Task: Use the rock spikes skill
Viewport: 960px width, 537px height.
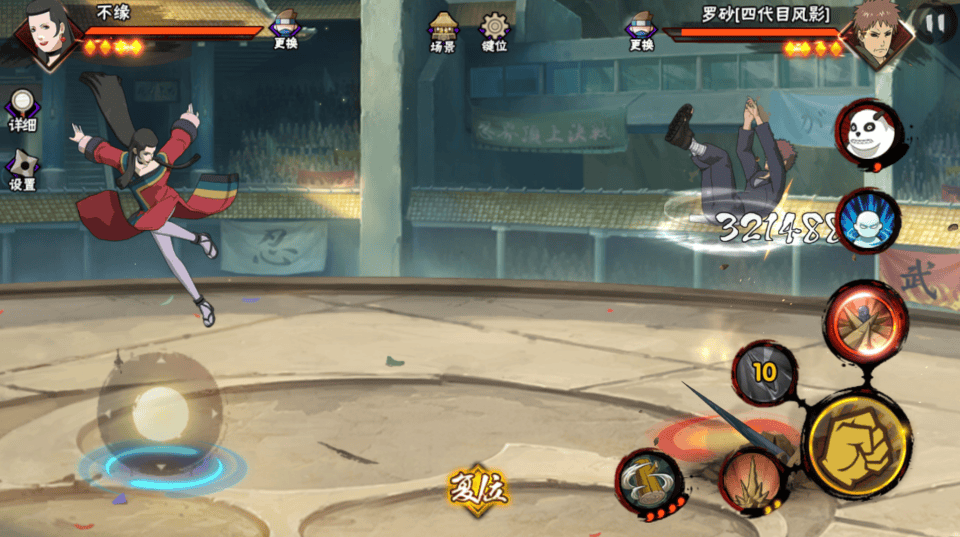Action: [x=752, y=480]
